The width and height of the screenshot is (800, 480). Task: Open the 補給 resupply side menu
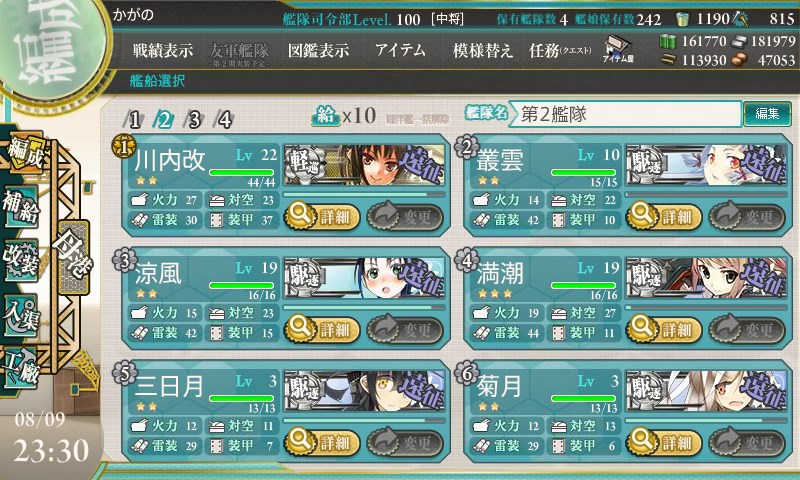(22, 199)
